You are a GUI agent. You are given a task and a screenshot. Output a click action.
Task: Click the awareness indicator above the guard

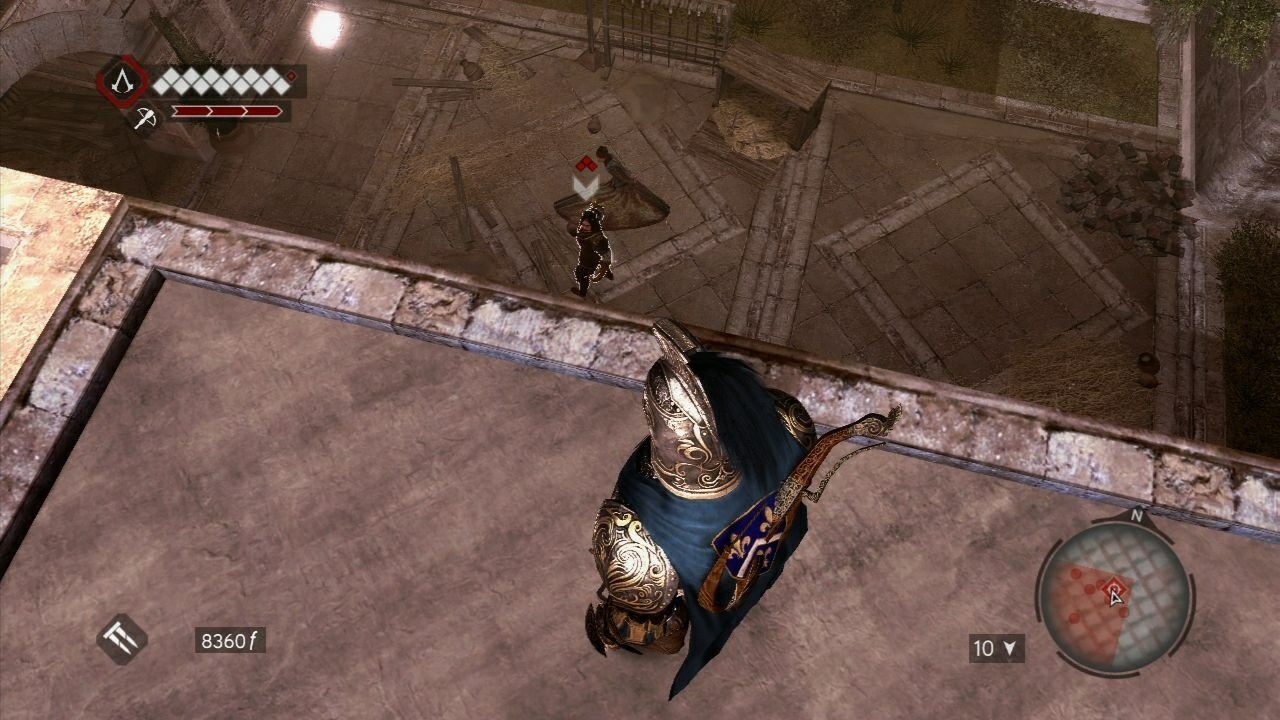[589, 170]
